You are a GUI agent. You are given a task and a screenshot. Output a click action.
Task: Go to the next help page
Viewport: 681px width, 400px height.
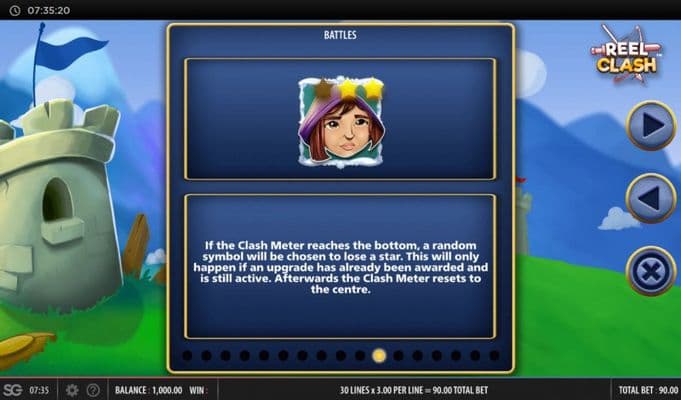[x=651, y=125]
